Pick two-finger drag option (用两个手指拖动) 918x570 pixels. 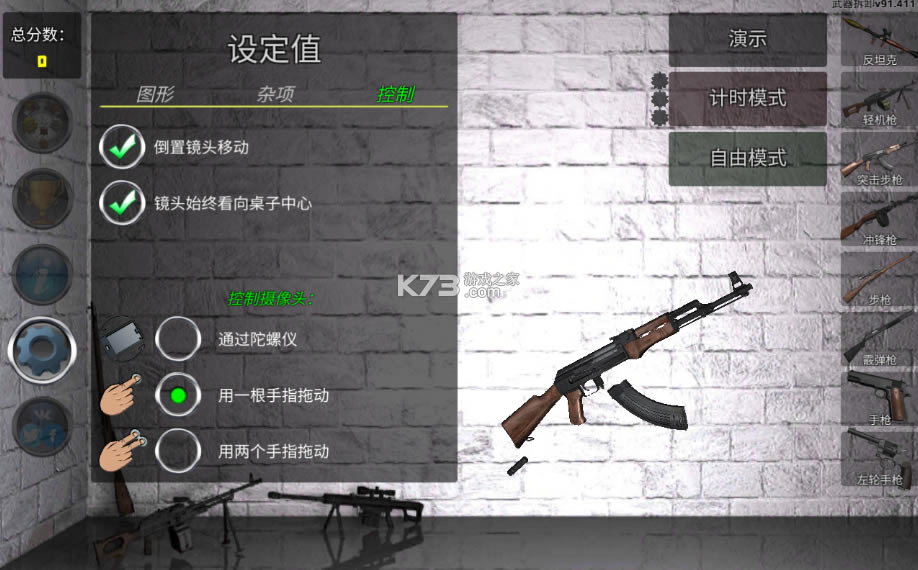pos(178,451)
